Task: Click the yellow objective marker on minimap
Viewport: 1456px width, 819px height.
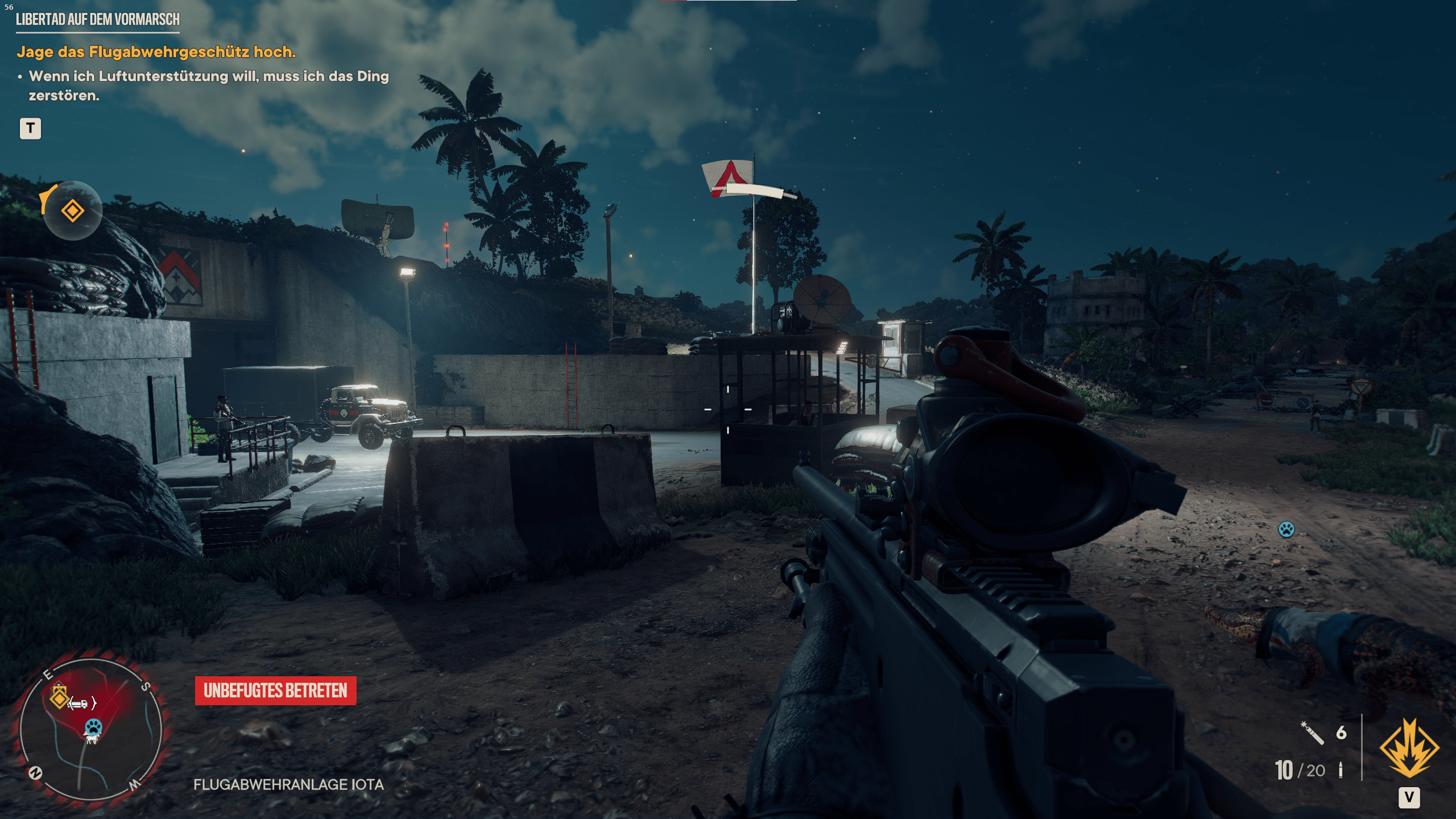Action: (x=59, y=697)
